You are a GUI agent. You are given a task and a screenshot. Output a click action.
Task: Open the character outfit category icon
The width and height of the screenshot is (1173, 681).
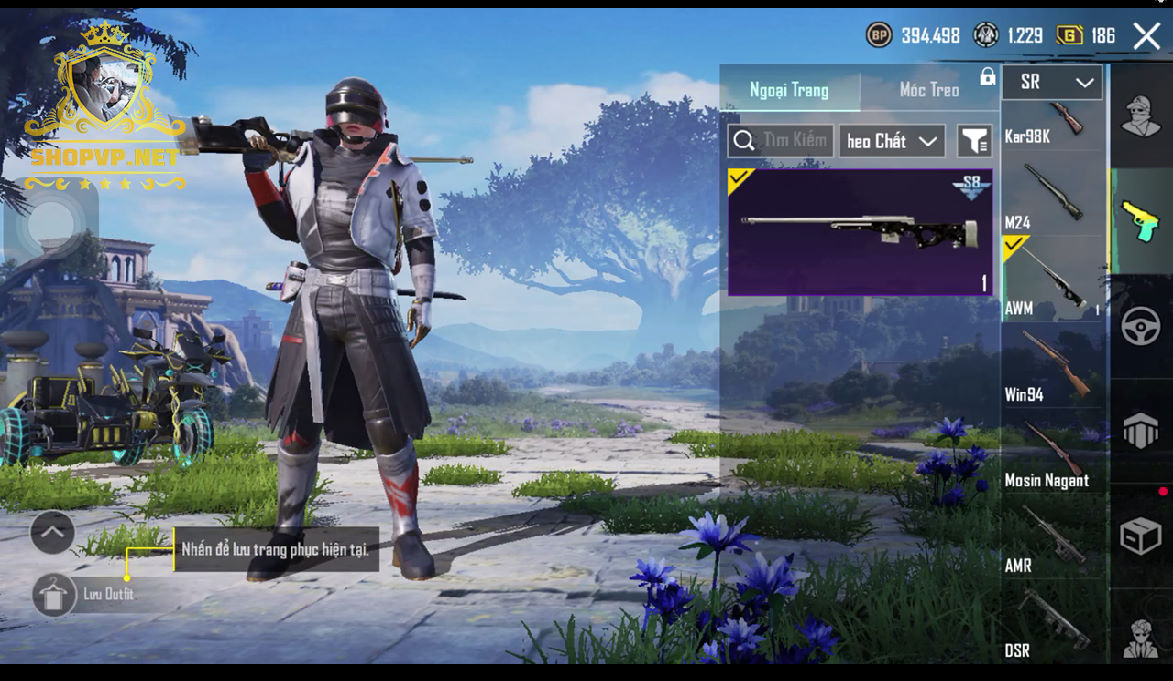click(1141, 115)
